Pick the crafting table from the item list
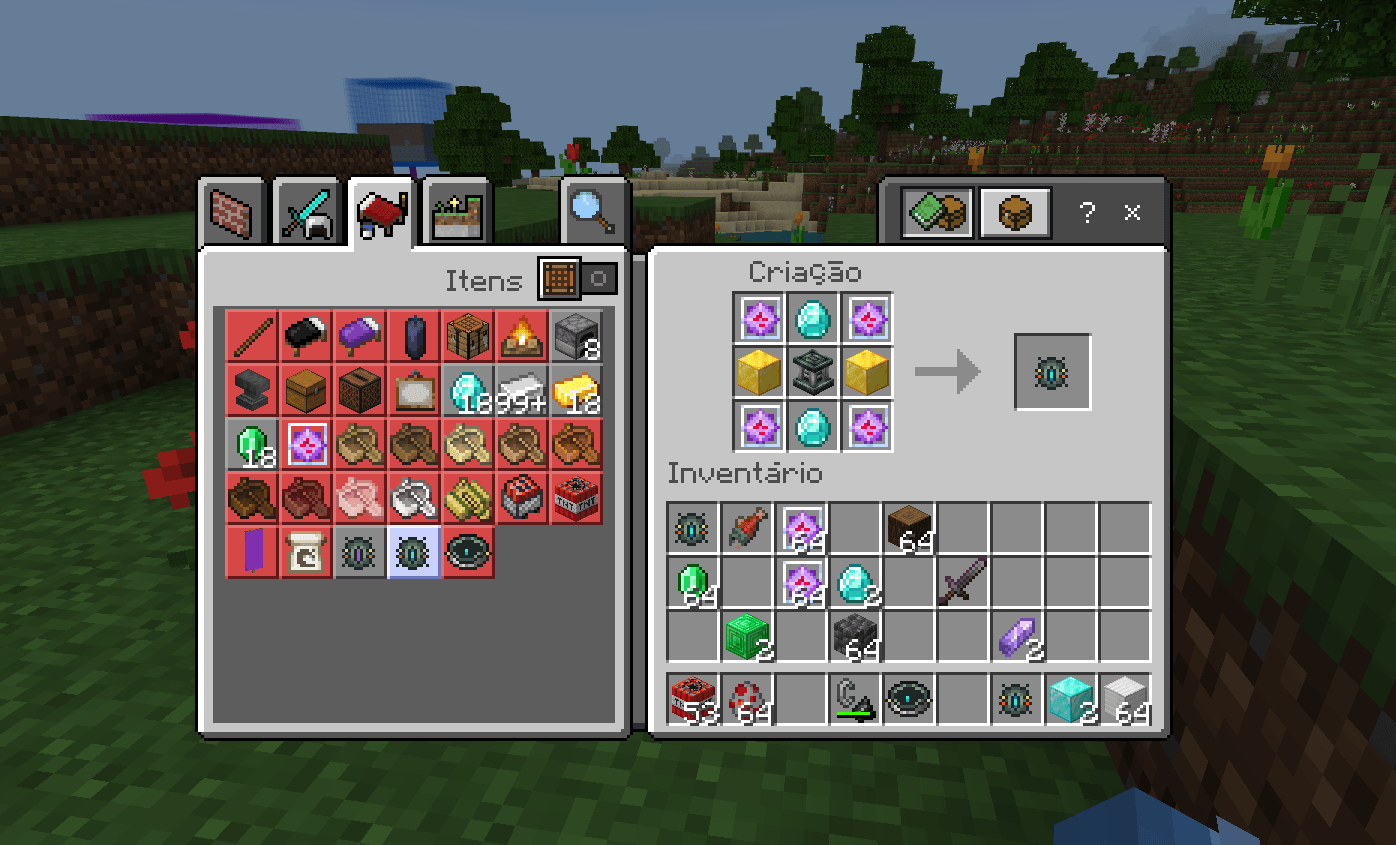Viewport: 1396px width, 845px height. pyautogui.click(x=467, y=336)
